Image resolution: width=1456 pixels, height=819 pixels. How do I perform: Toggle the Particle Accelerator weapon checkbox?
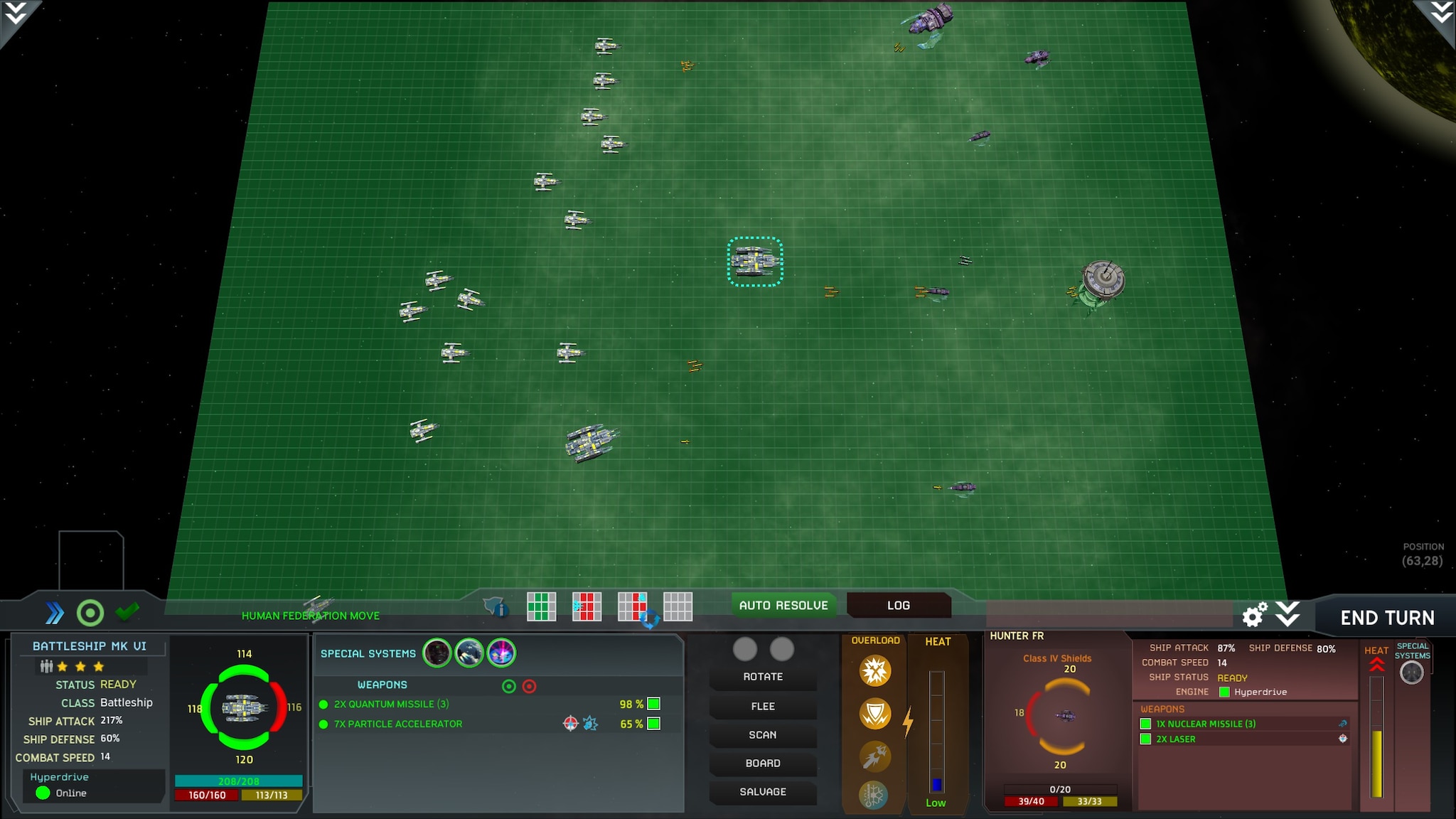tap(654, 724)
